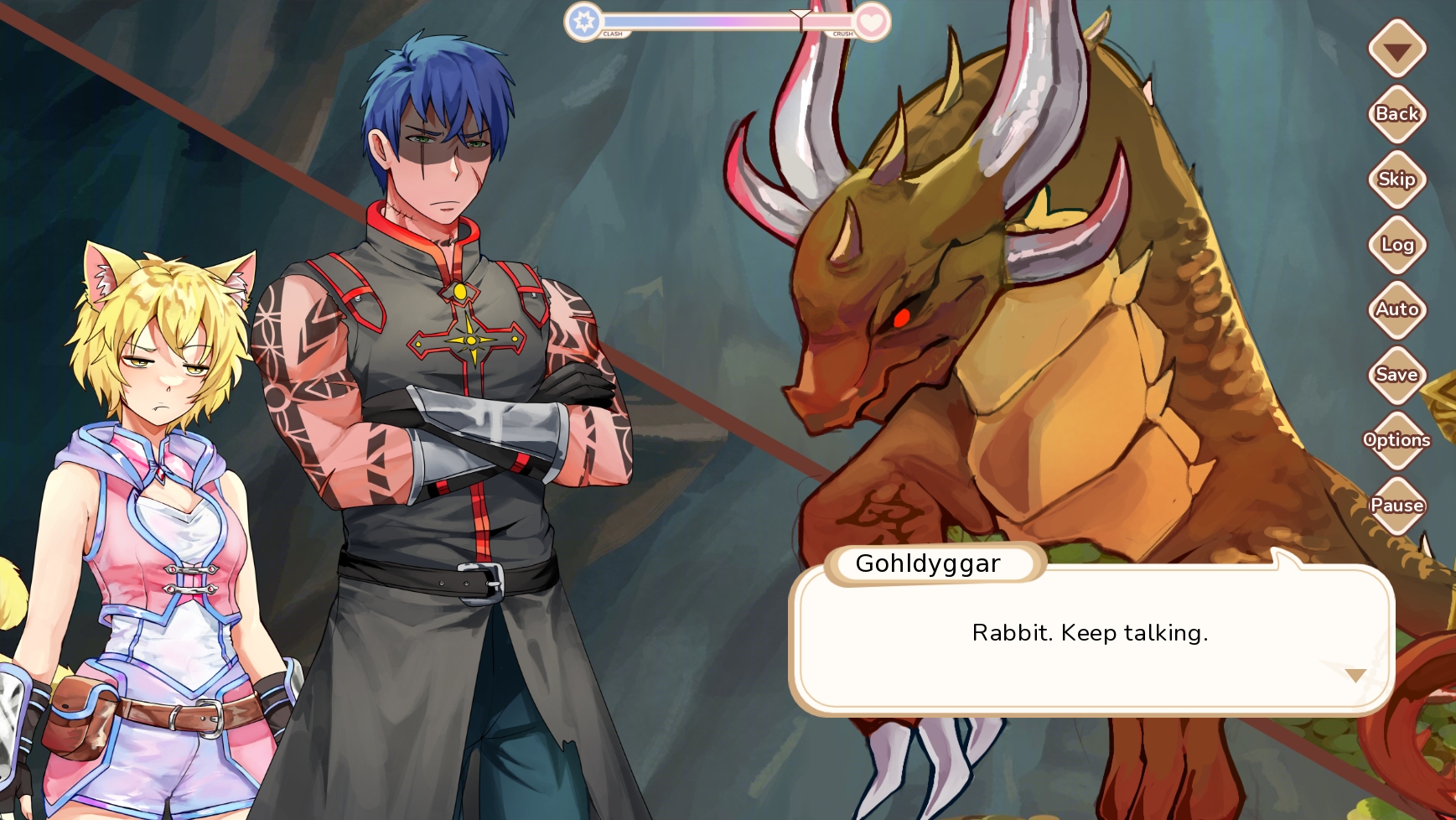Toggle Auto advance mode

(x=1396, y=309)
